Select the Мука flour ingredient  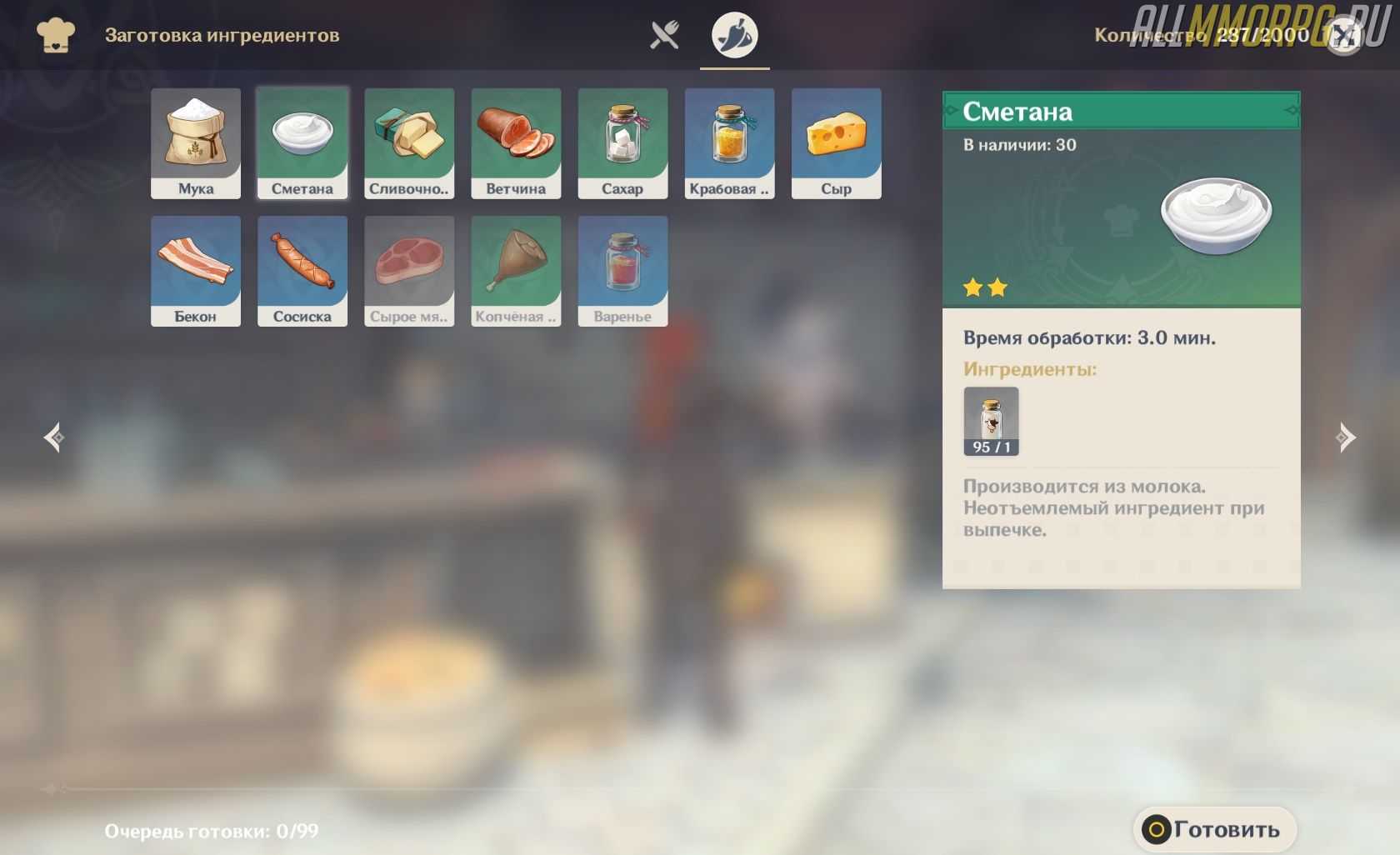[x=196, y=143]
